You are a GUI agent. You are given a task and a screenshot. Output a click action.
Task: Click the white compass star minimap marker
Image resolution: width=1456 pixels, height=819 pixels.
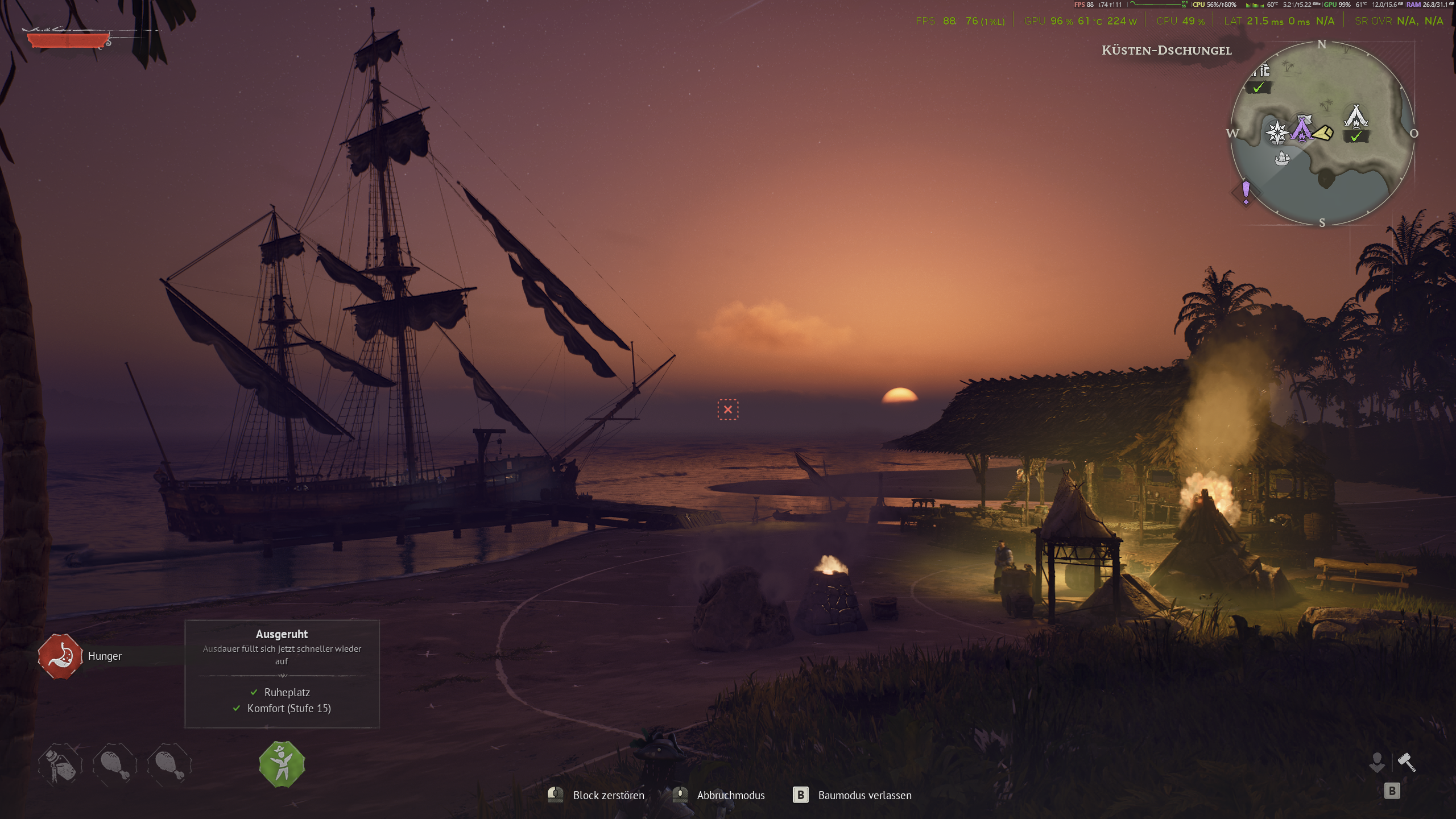[1277, 133]
